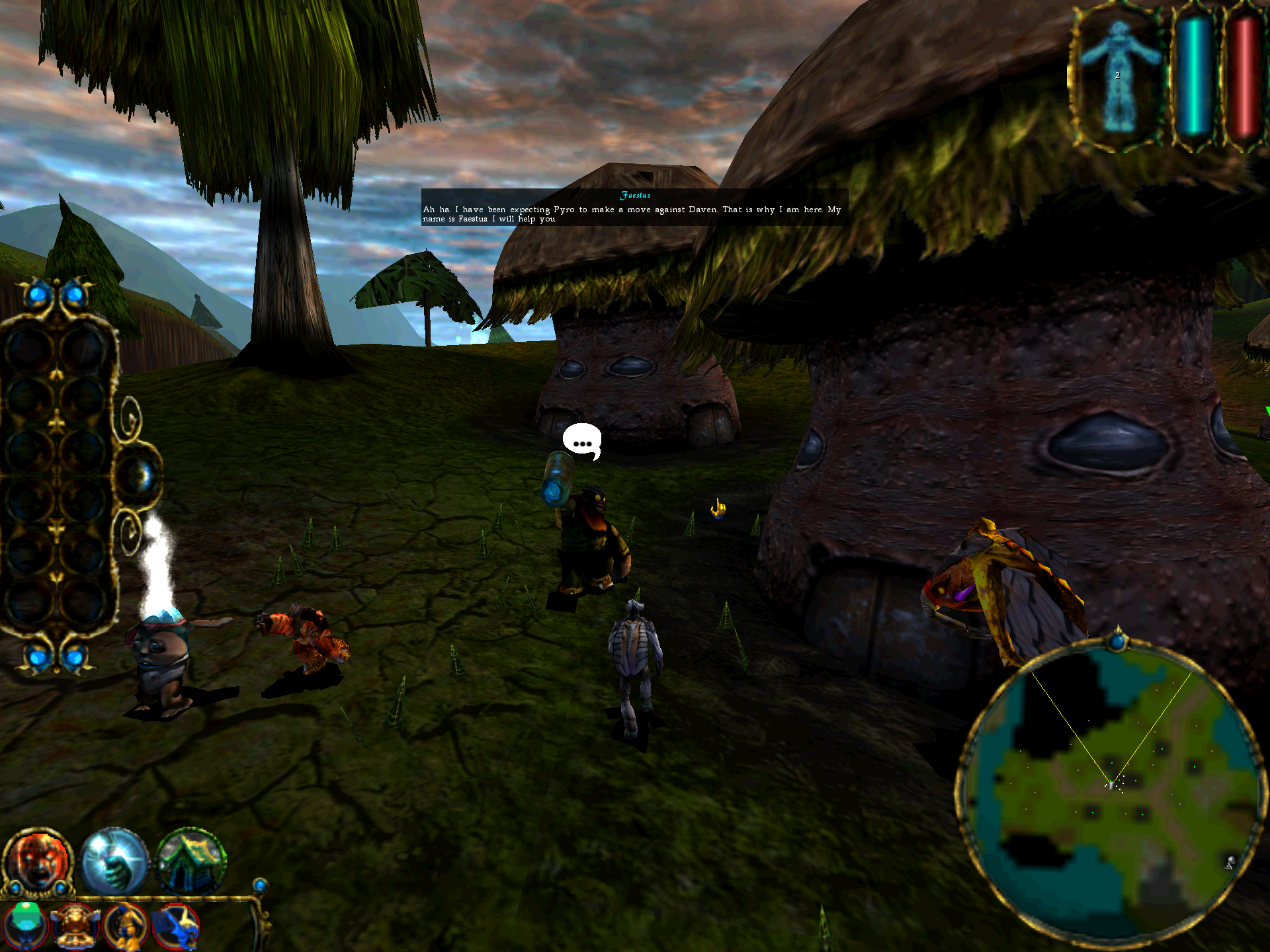Screen dimensions: 1270x952
Task: Switch to the glowing hand spells tab
Action: point(115,860)
